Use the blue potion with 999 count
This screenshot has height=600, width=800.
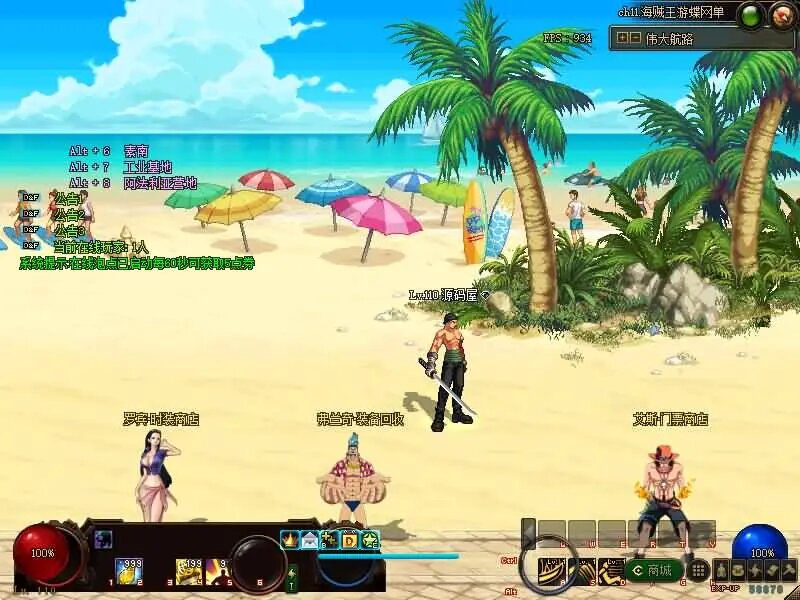coord(128,571)
